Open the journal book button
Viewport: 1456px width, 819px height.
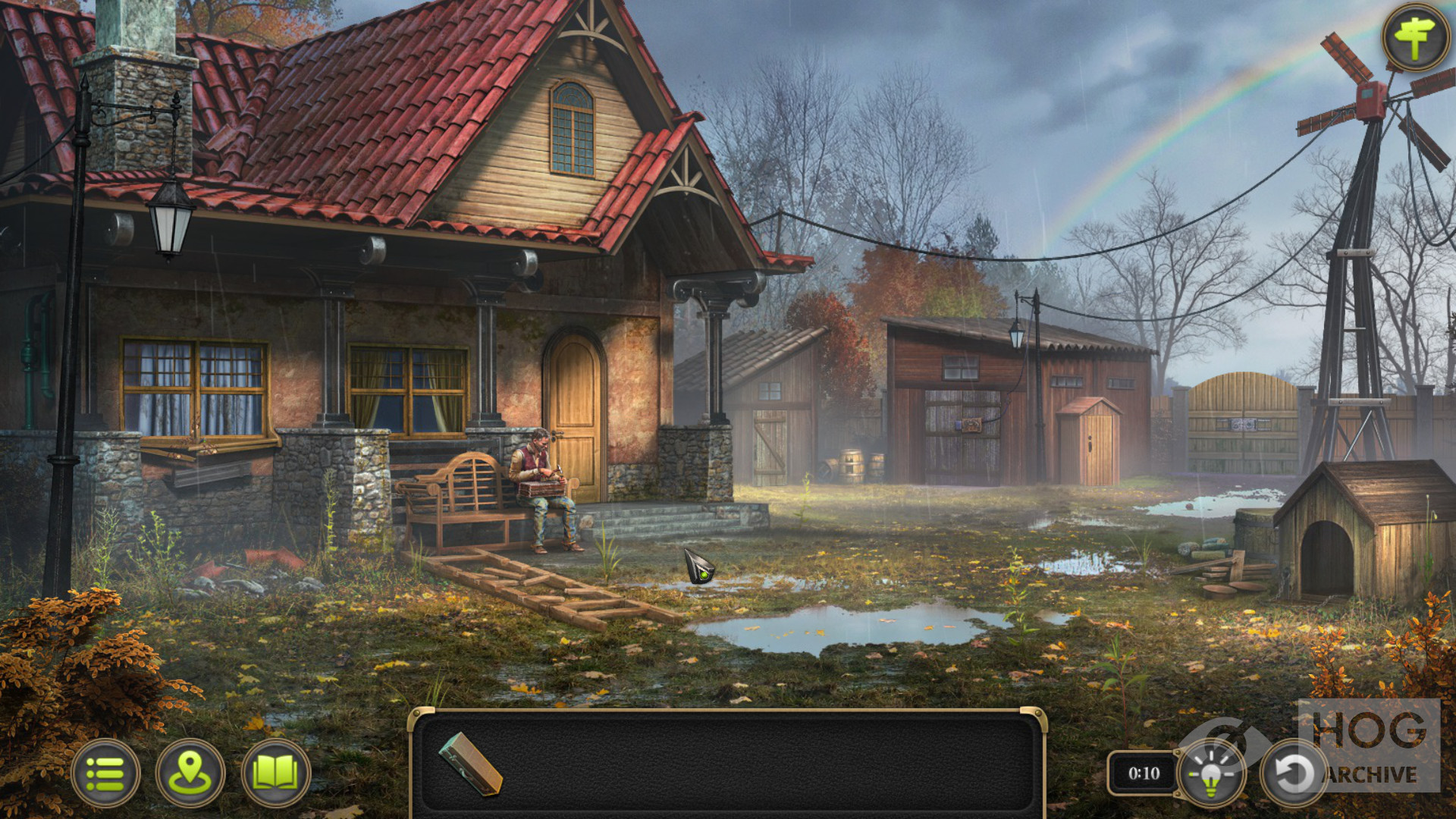(275, 773)
